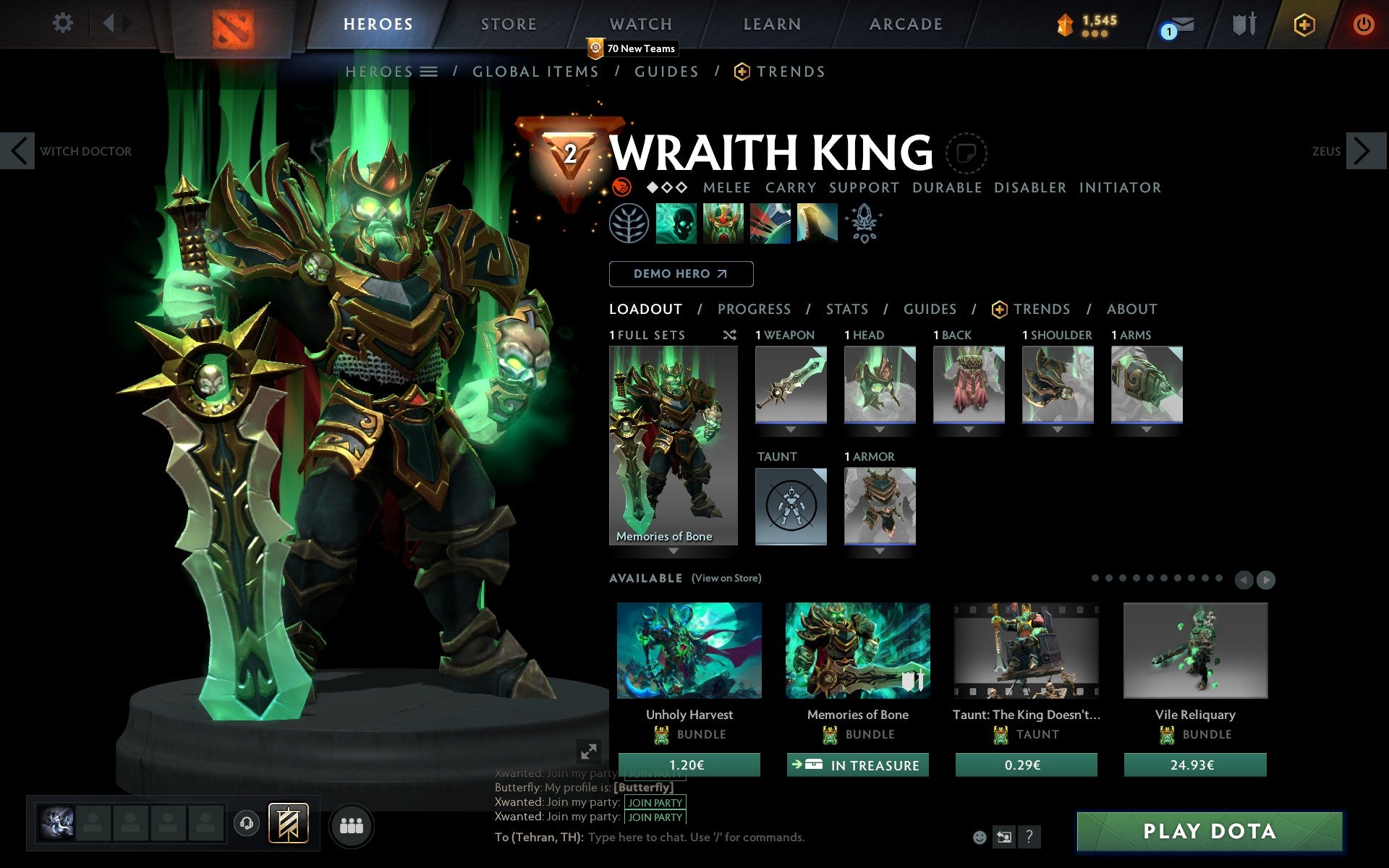This screenshot has width=1389, height=868.
Task: Open the Heroes list hamburger menu
Action: point(430,72)
